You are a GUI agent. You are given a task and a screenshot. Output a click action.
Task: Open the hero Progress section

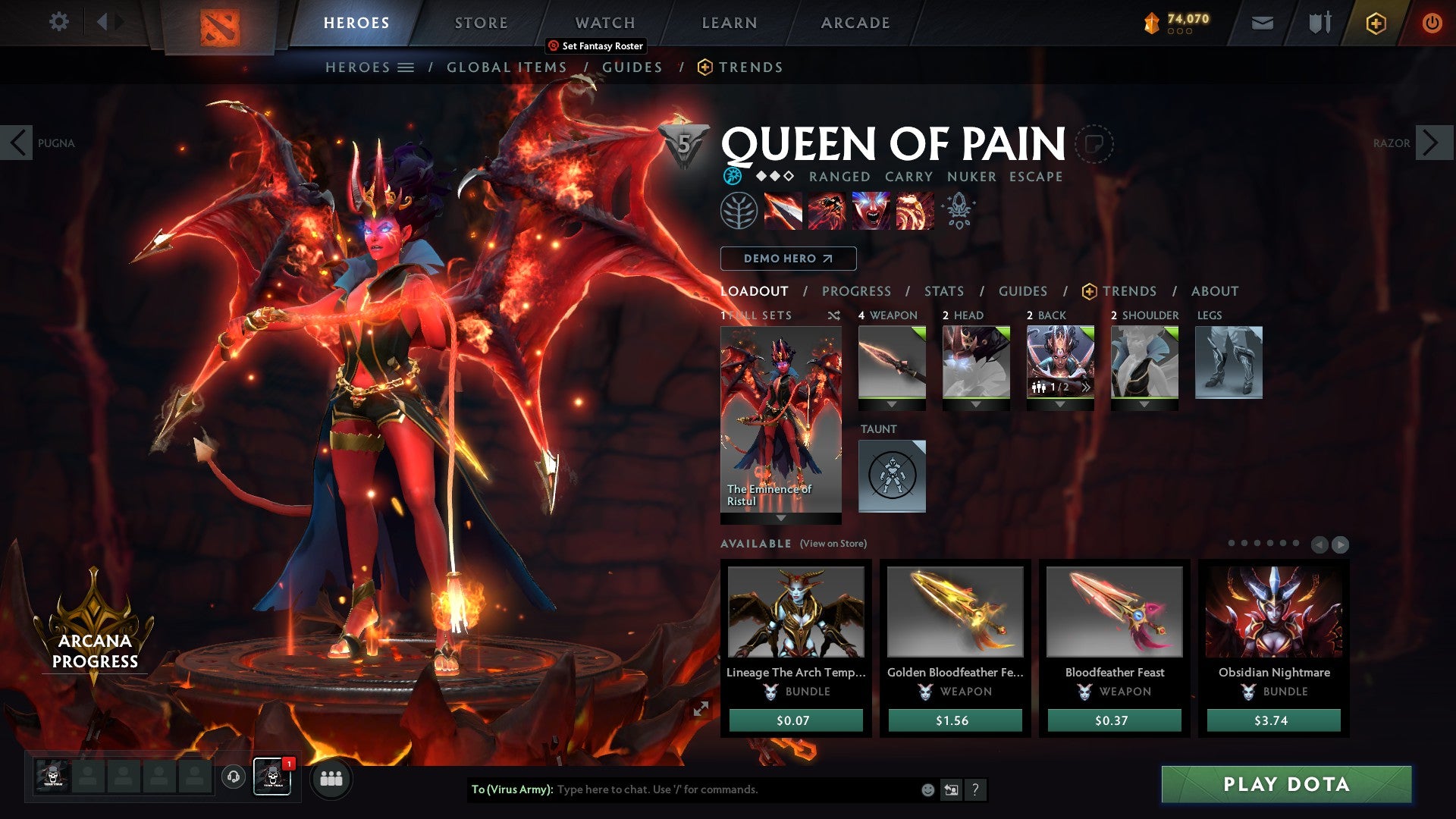pyautogui.click(x=856, y=291)
